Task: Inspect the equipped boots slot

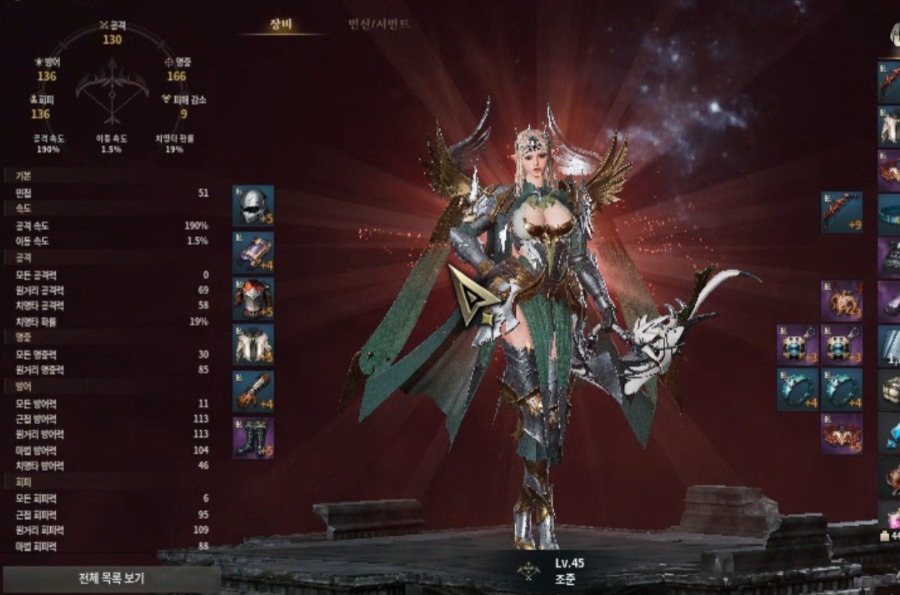Action: [253, 437]
